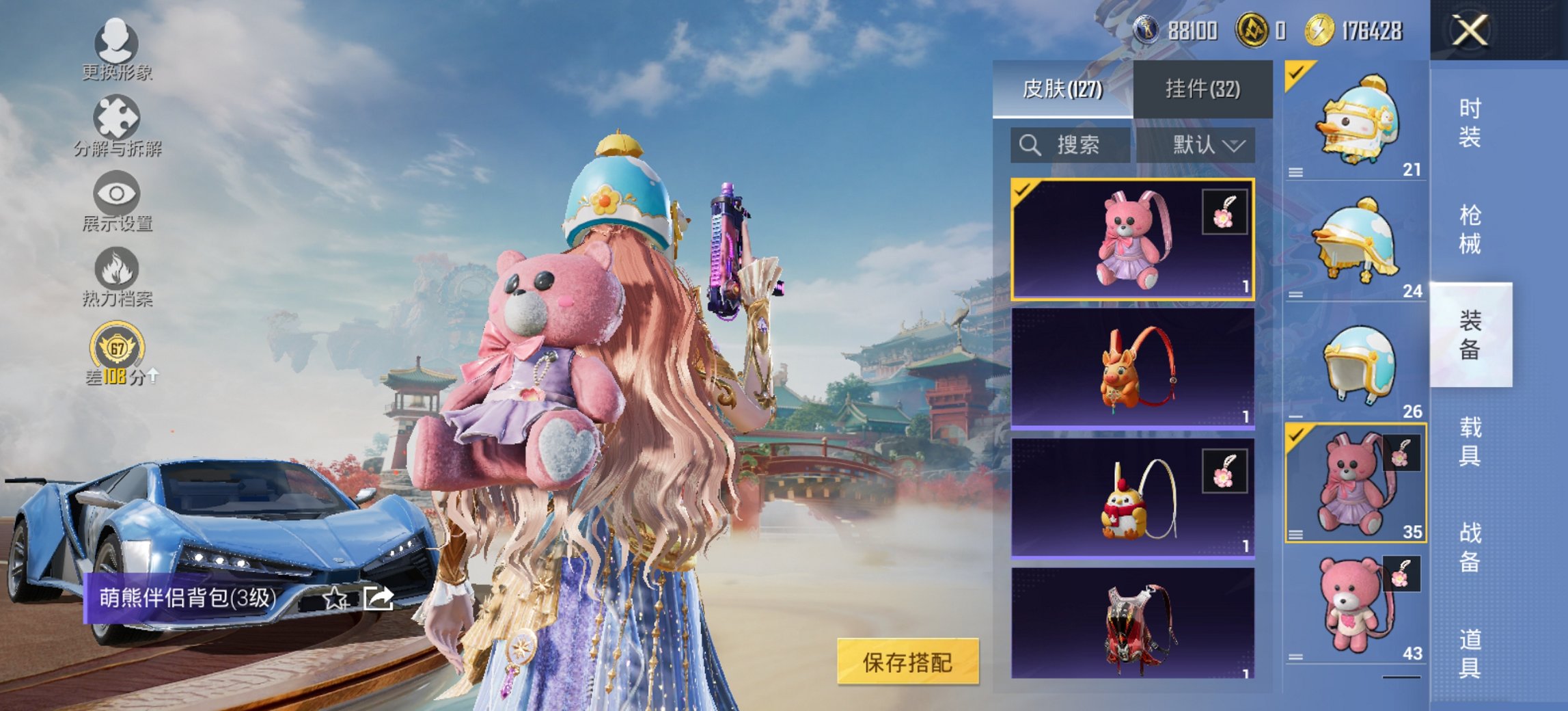Click the search magnifier icon
Image resolution: width=1568 pixels, height=711 pixels.
click(x=1028, y=146)
